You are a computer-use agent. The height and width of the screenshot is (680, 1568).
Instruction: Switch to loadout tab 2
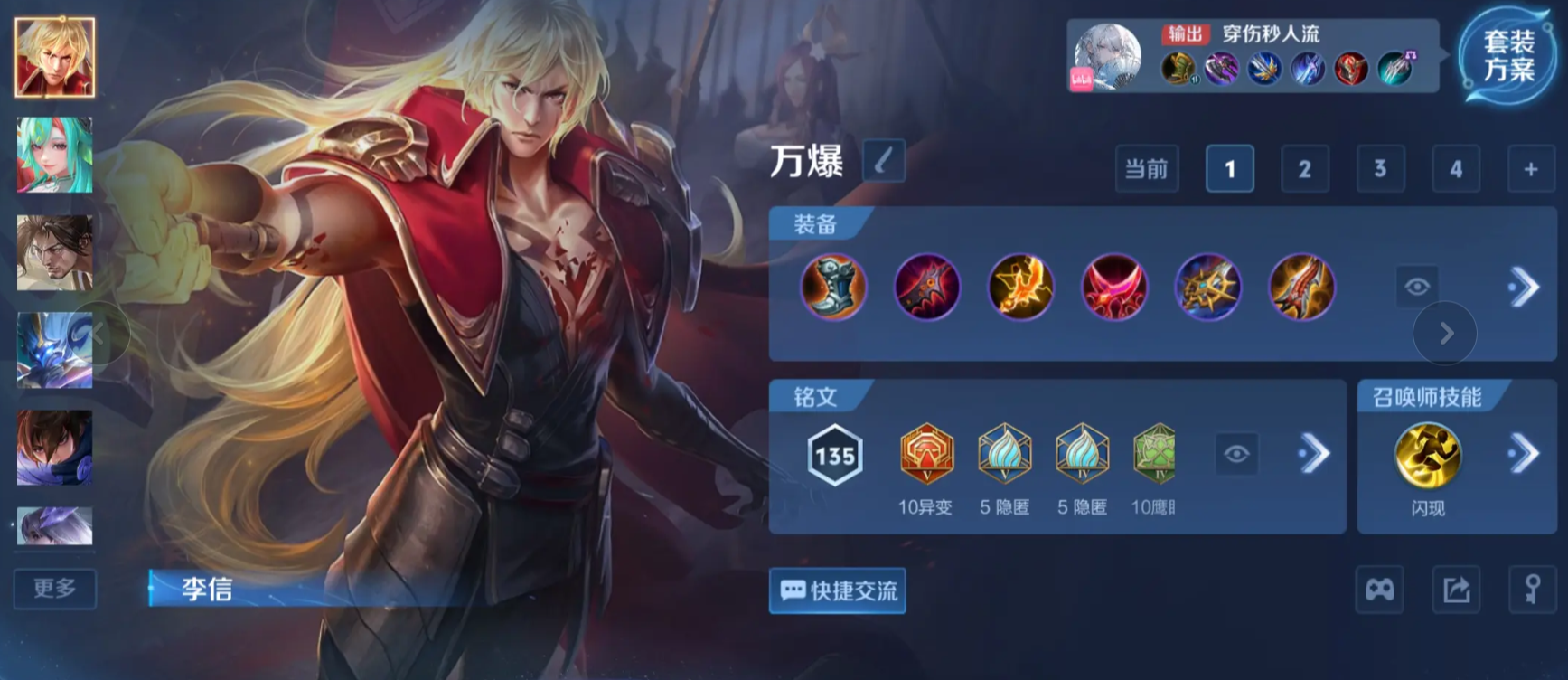coord(1304,168)
